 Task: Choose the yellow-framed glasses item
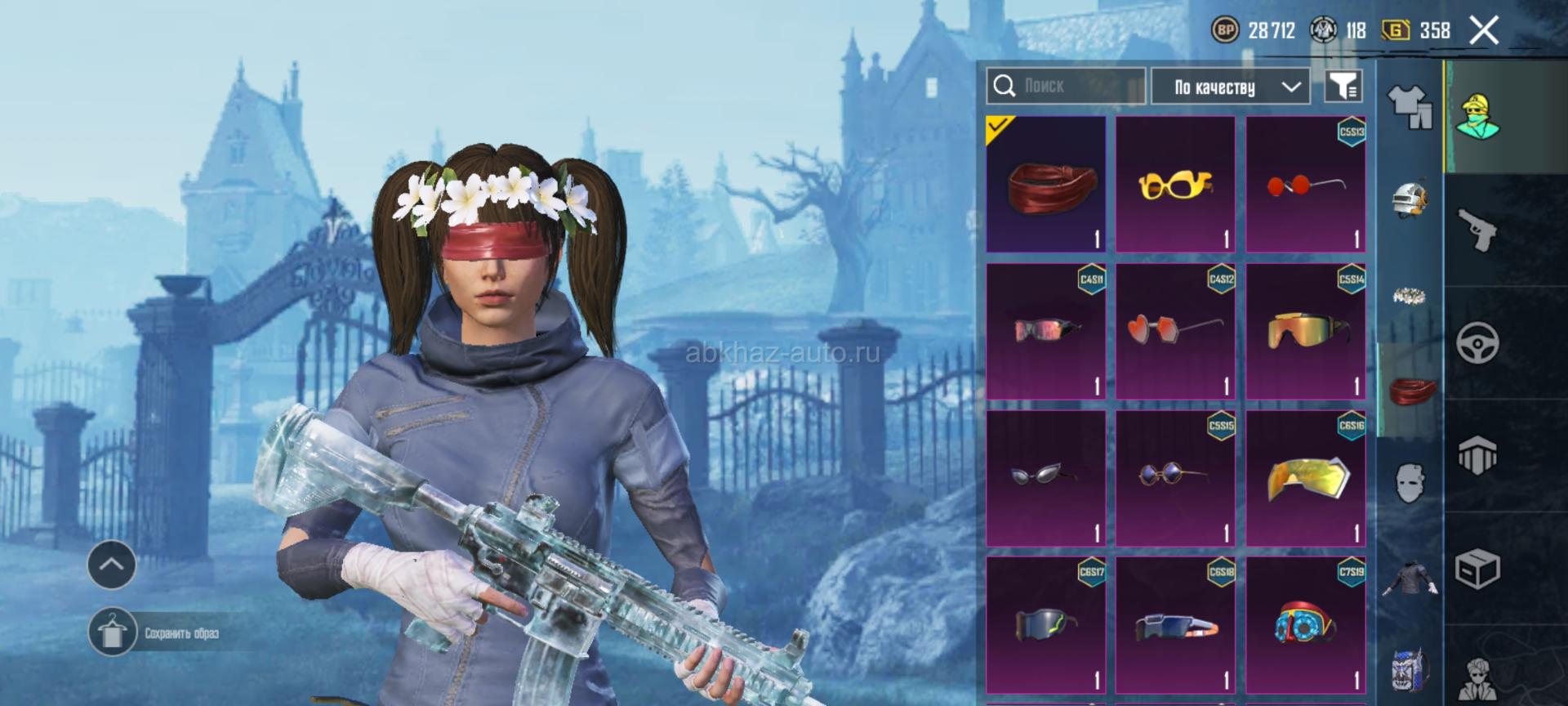1175,184
